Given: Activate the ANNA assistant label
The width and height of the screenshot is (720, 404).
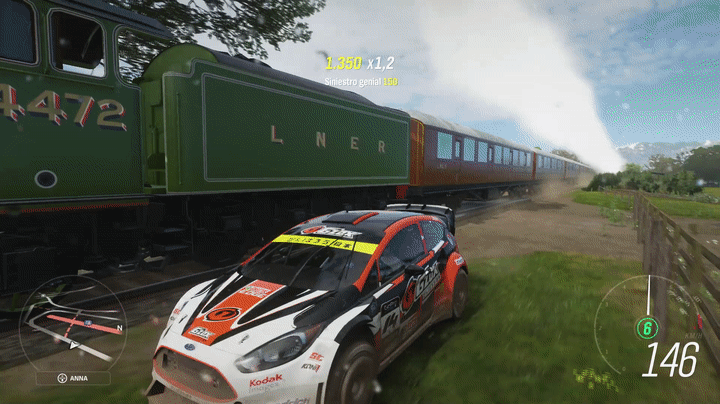Looking at the screenshot, I should pyautogui.click(x=73, y=379).
